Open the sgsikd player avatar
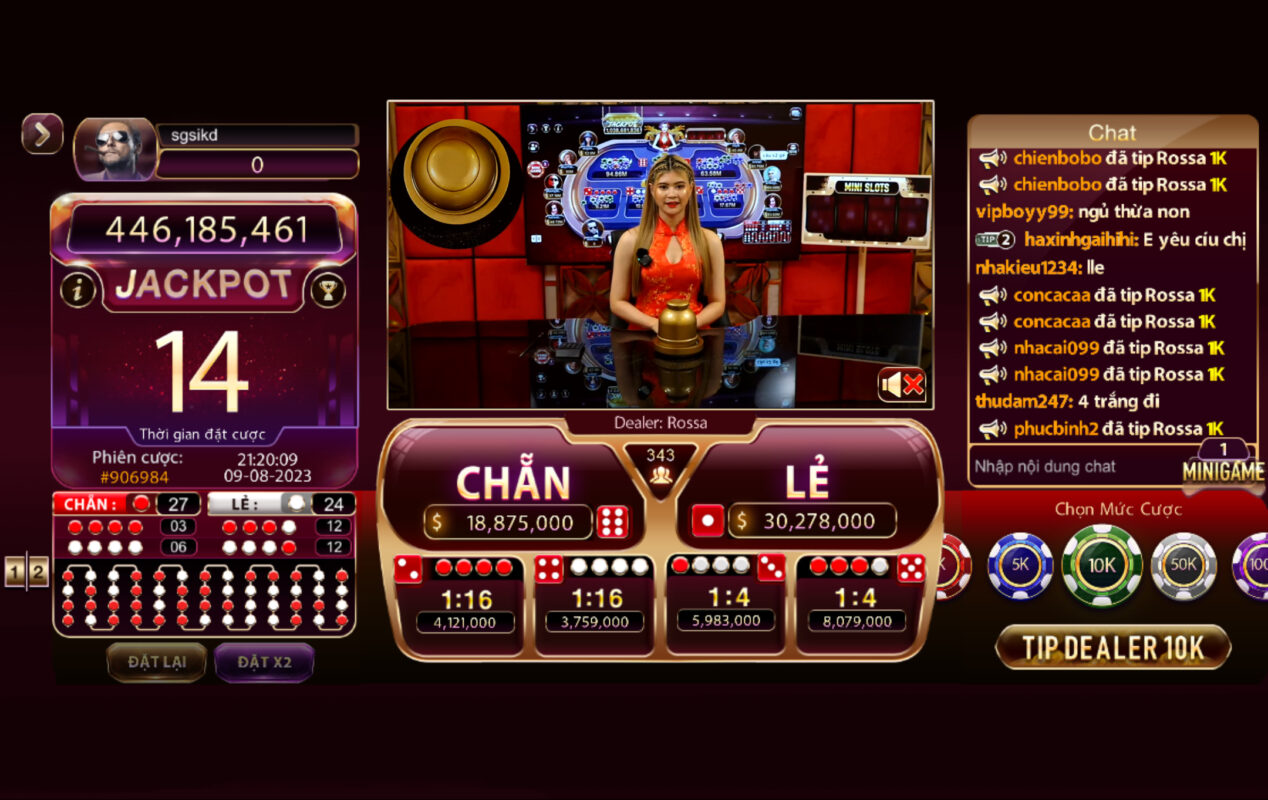The image size is (1268, 800). click(x=115, y=150)
